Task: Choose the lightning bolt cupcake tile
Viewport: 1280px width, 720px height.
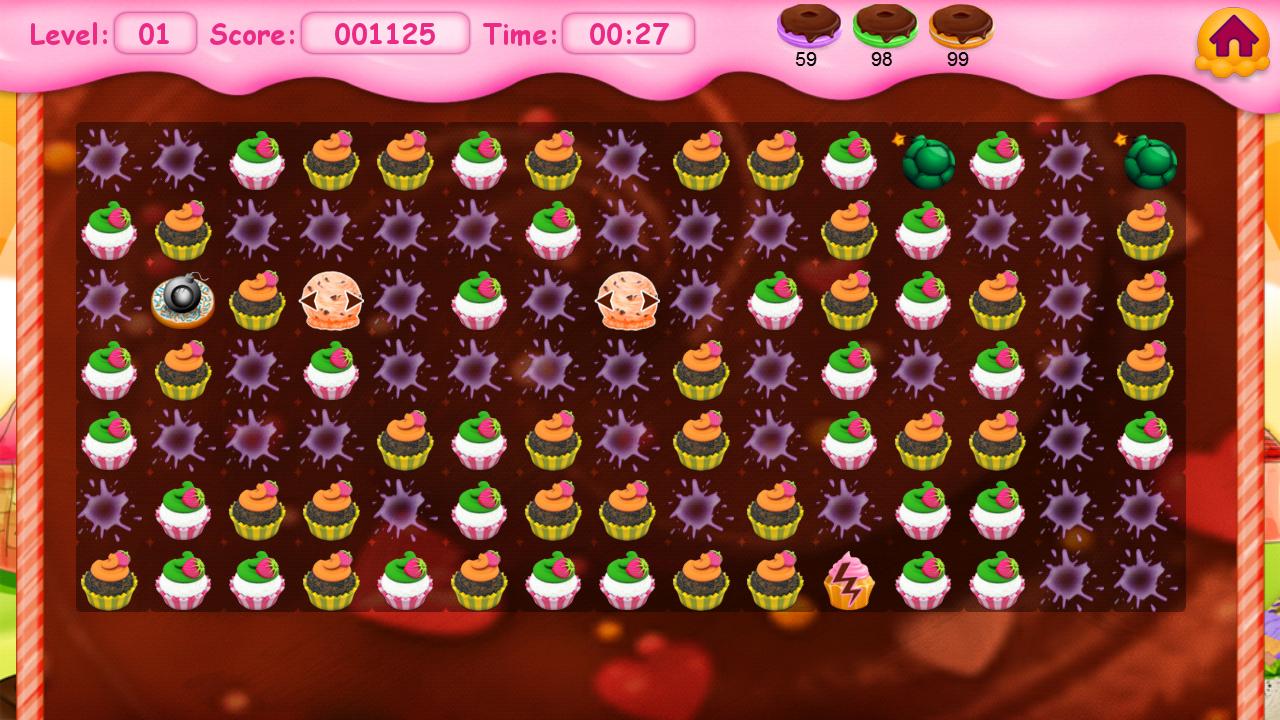Action: point(848,581)
